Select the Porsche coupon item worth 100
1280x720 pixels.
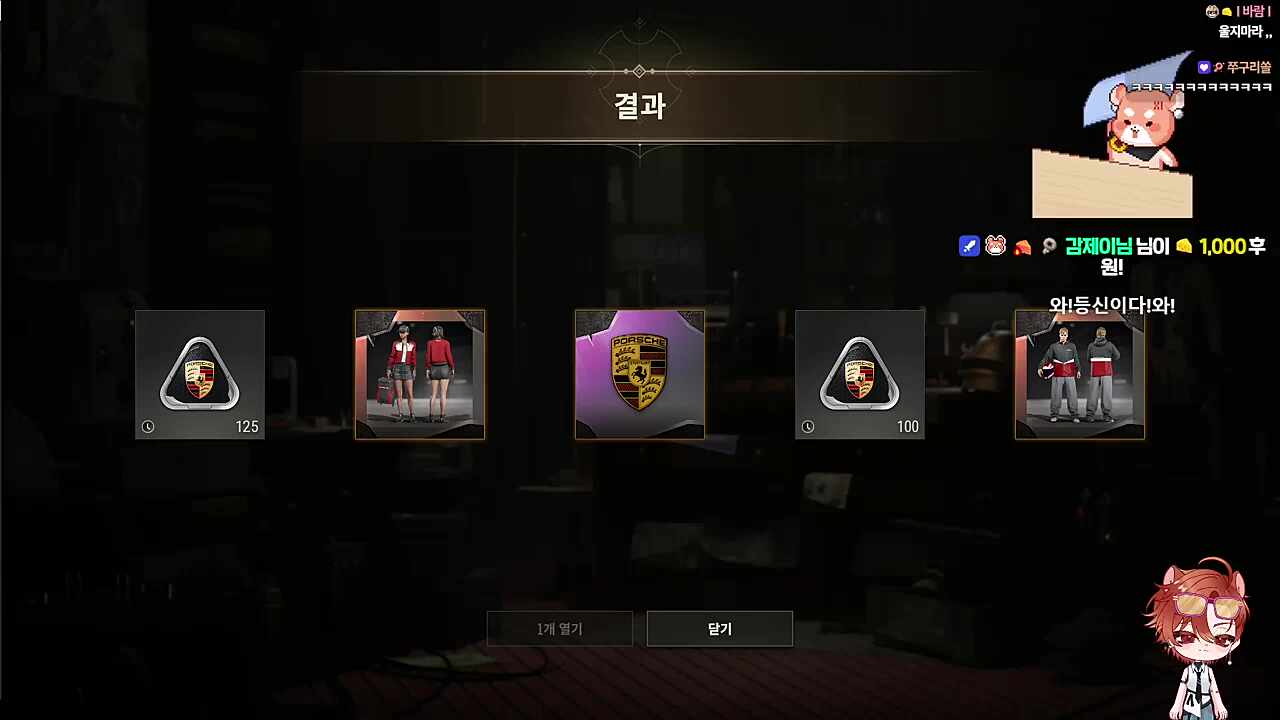pos(860,375)
